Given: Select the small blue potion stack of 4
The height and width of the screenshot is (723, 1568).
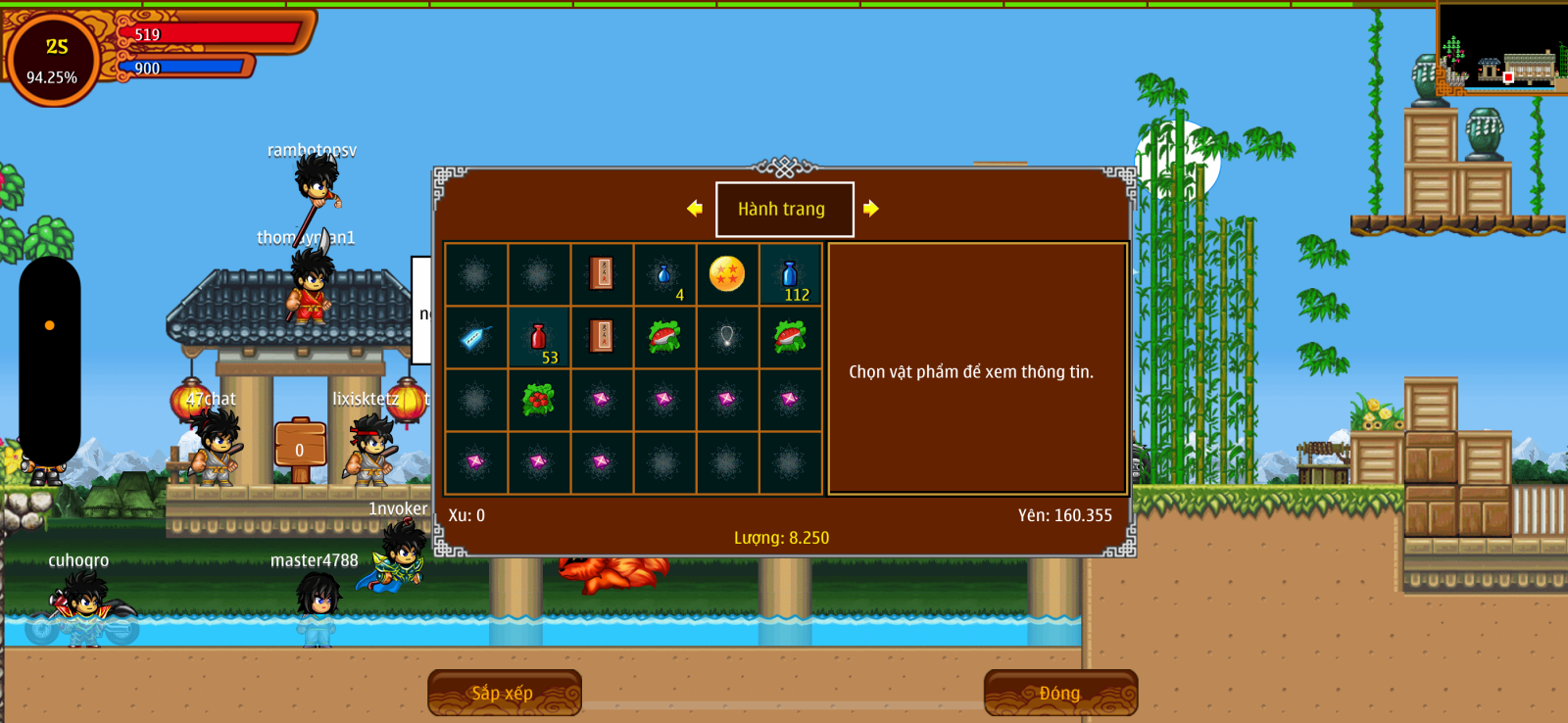Looking at the screenshot, I should (664, 275).
